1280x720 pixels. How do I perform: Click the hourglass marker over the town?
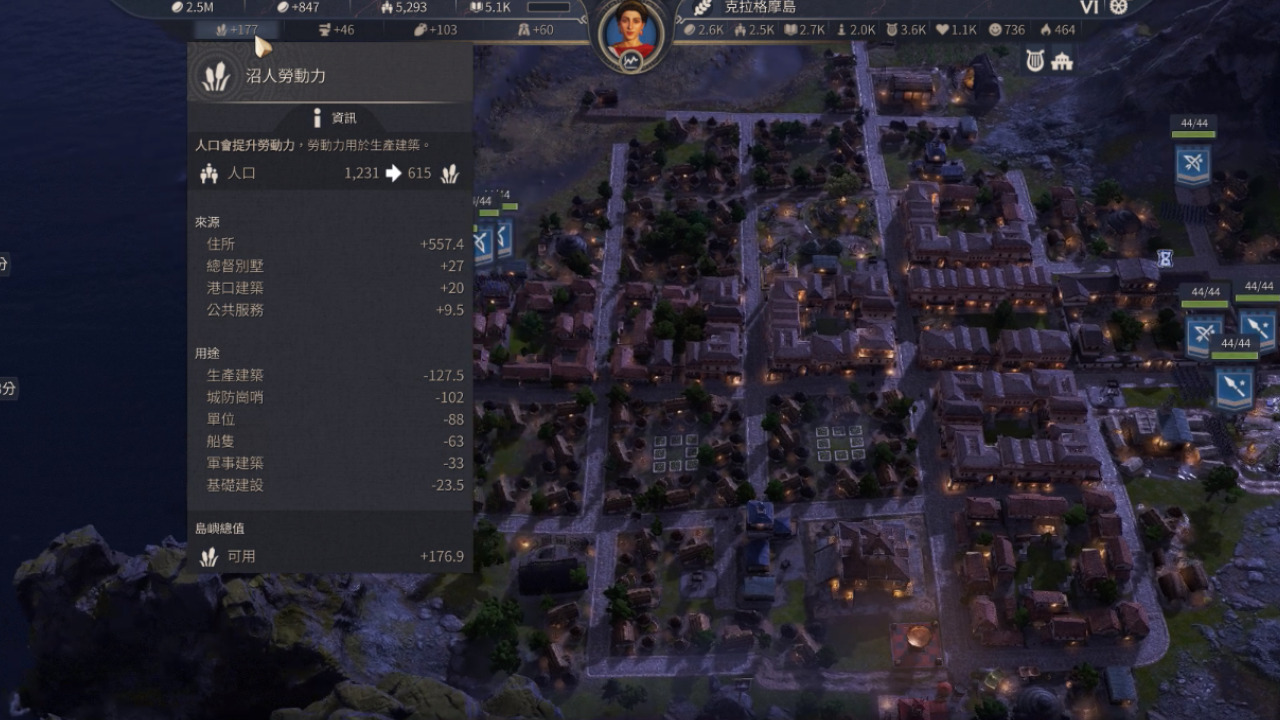(1165, 257)
